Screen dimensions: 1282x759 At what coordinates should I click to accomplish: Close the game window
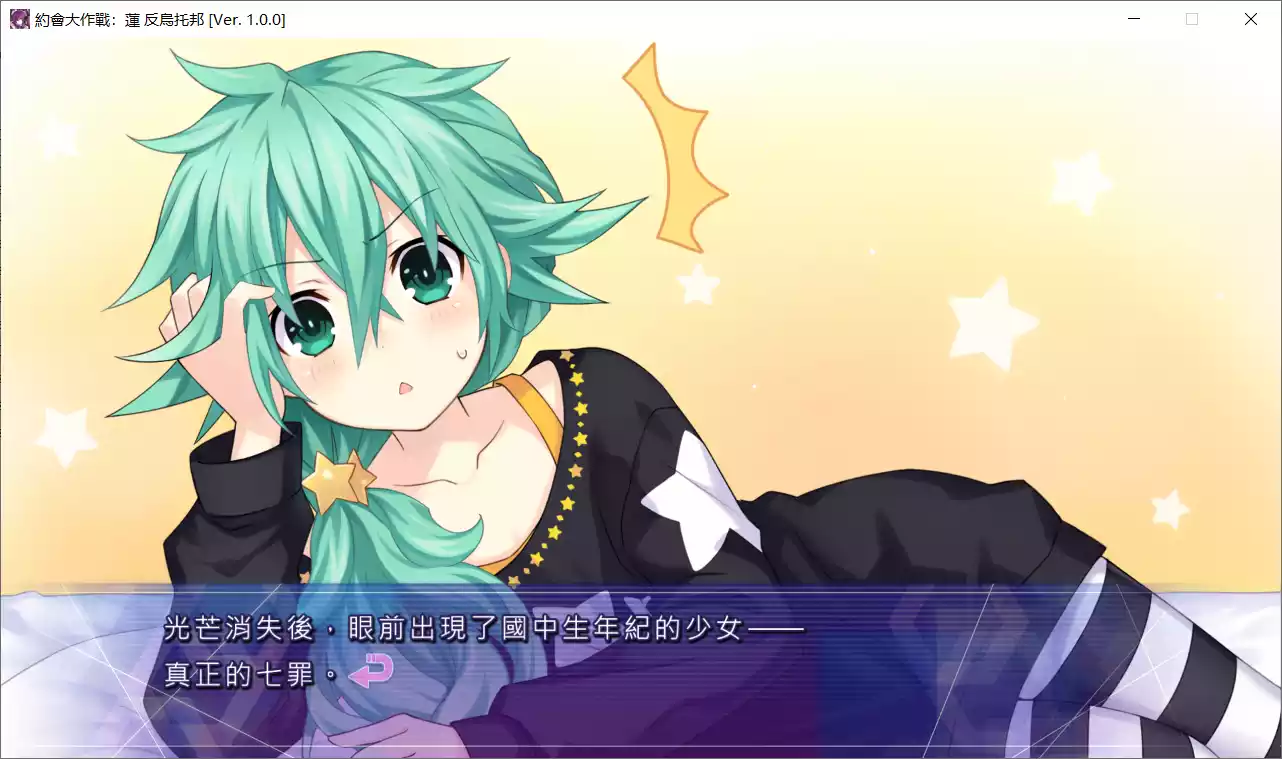coord(1250,18)
